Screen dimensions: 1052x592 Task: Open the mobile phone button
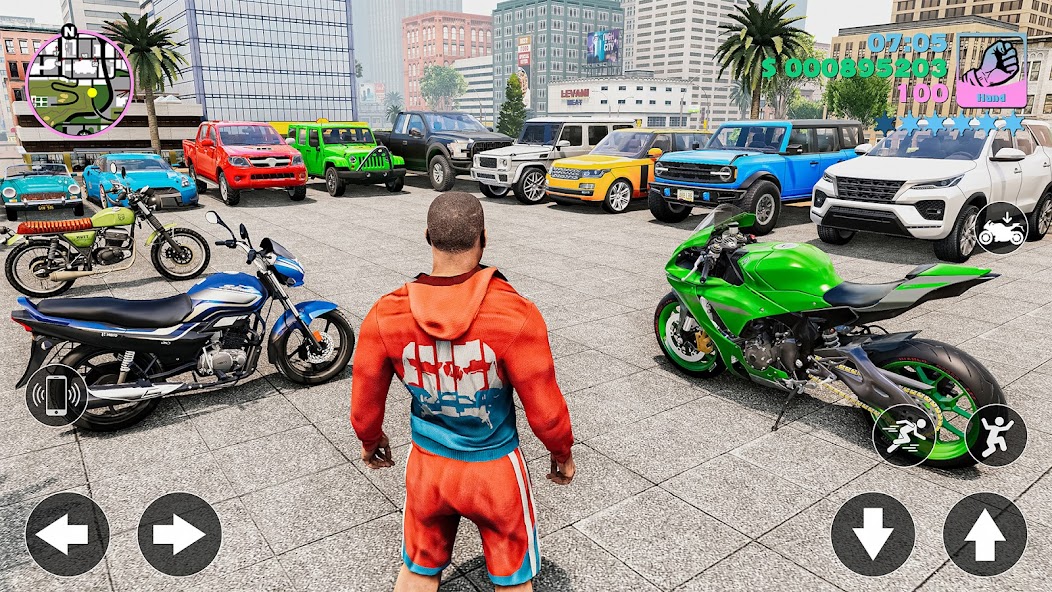[x=56, y=395]
